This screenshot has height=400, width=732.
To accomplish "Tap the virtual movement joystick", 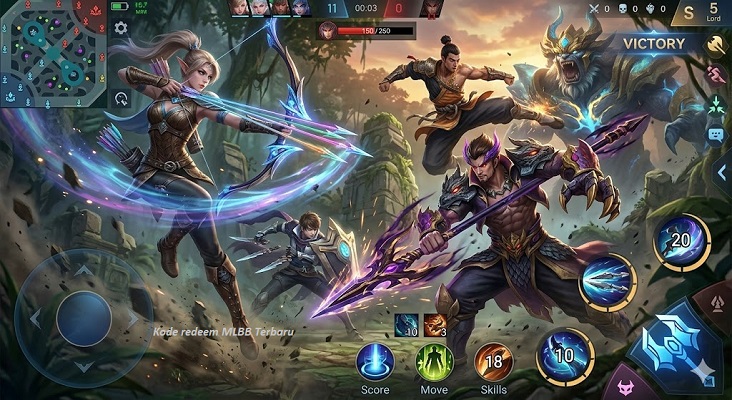I will point(84,318).
